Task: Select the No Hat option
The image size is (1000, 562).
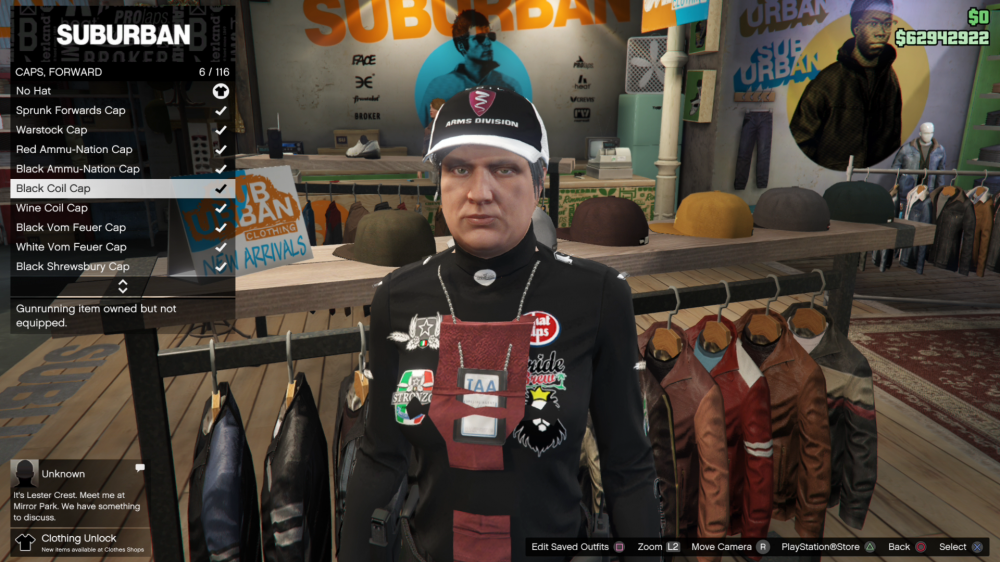Action: (x=122, y=91)
